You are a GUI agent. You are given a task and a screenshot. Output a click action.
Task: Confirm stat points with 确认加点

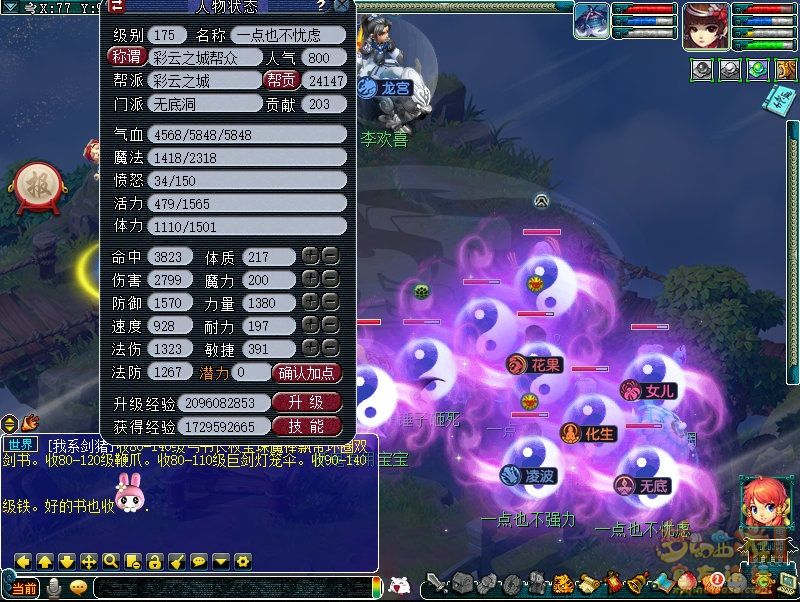(x=307, y=373)
